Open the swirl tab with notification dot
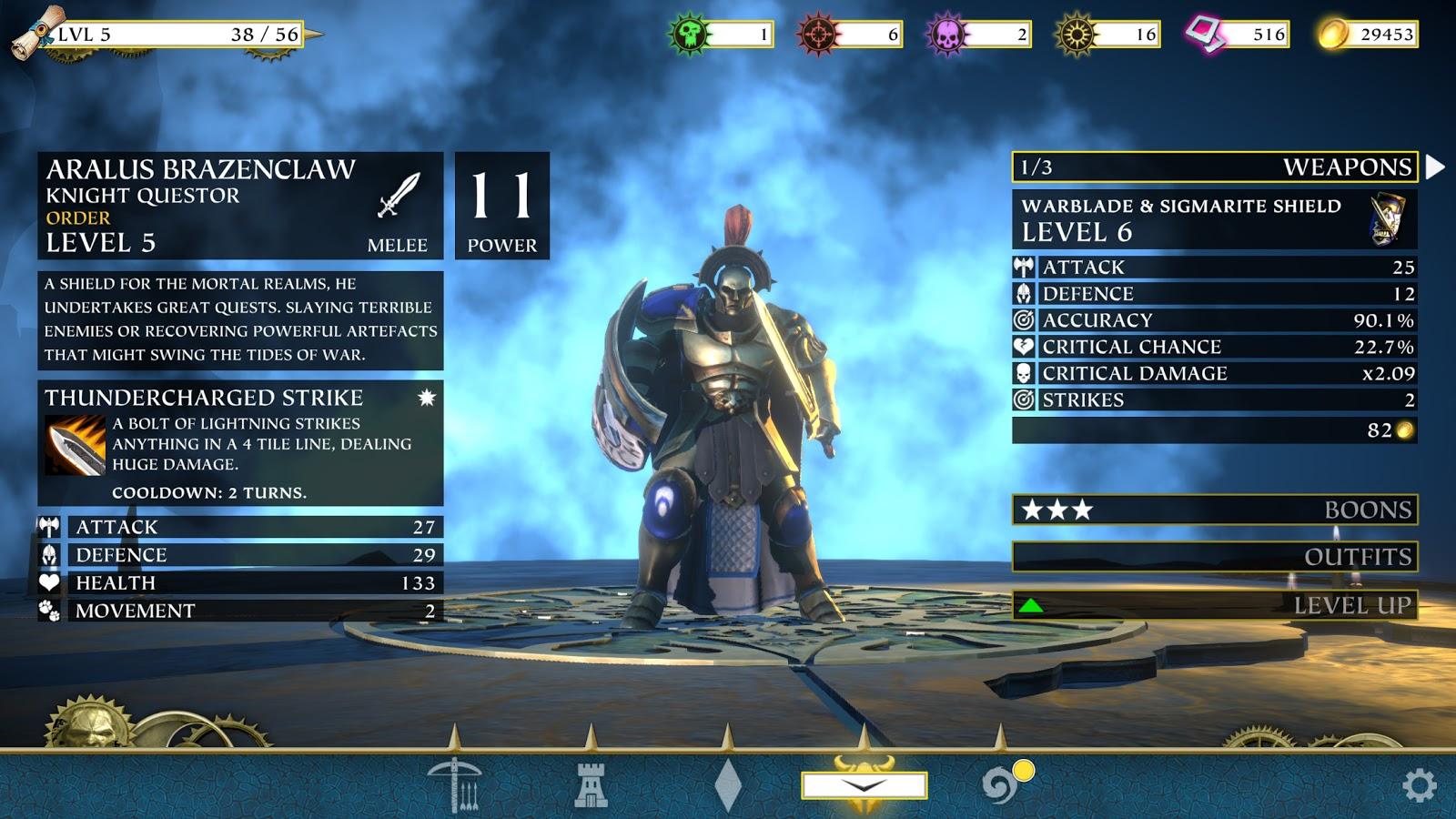Image resolution: width=1456 pixels, height=819 pixels. (1001, 784)
